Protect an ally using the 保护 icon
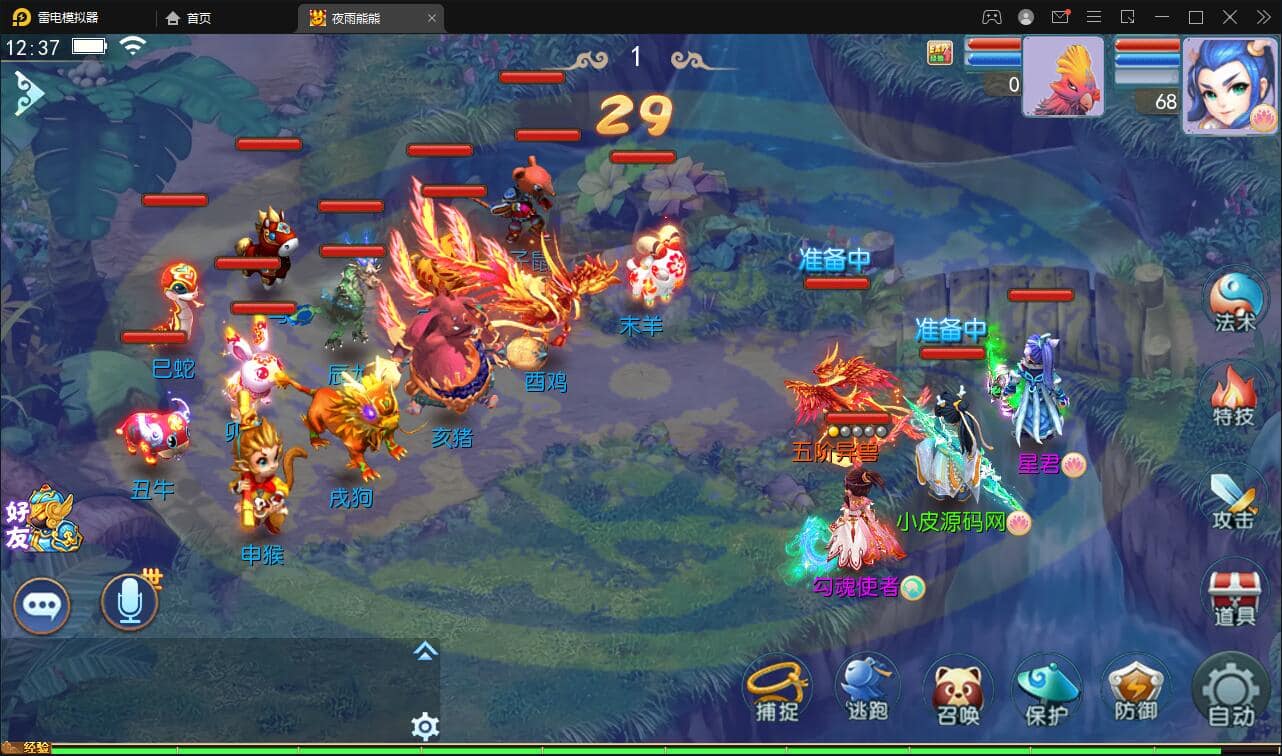Screen dimensions: 1282x756 (x=1046, y=690)
